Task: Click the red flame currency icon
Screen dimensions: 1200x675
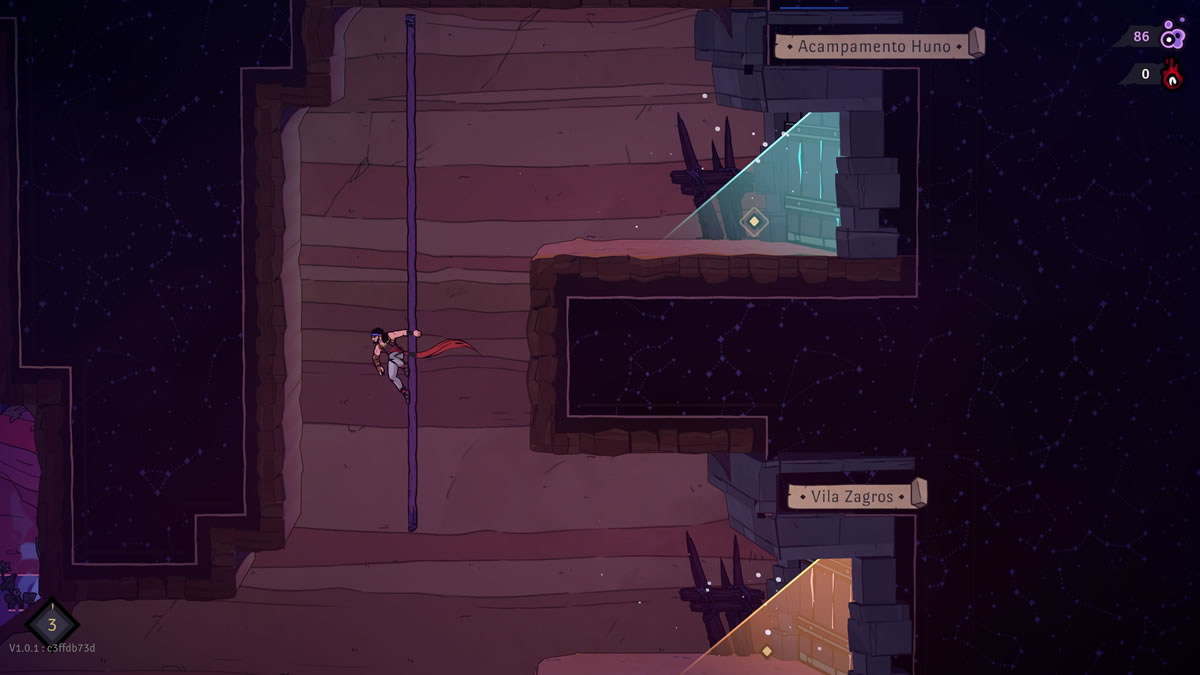Action: point(1172,74)
